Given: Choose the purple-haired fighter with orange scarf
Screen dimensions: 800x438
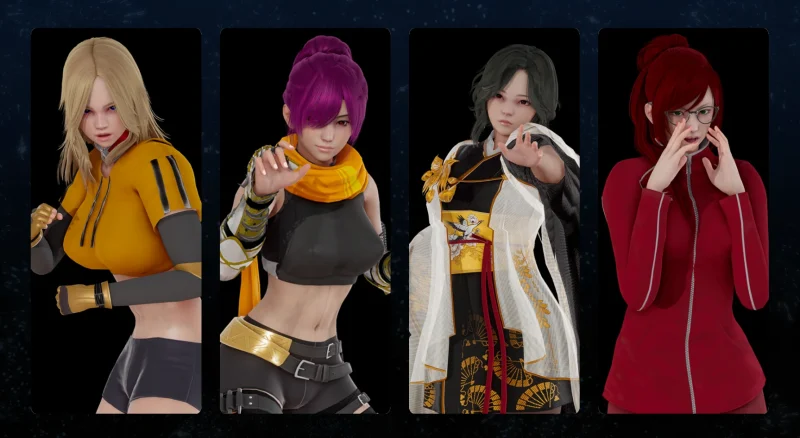Looking at the screenshot, I should pos(305,220).
